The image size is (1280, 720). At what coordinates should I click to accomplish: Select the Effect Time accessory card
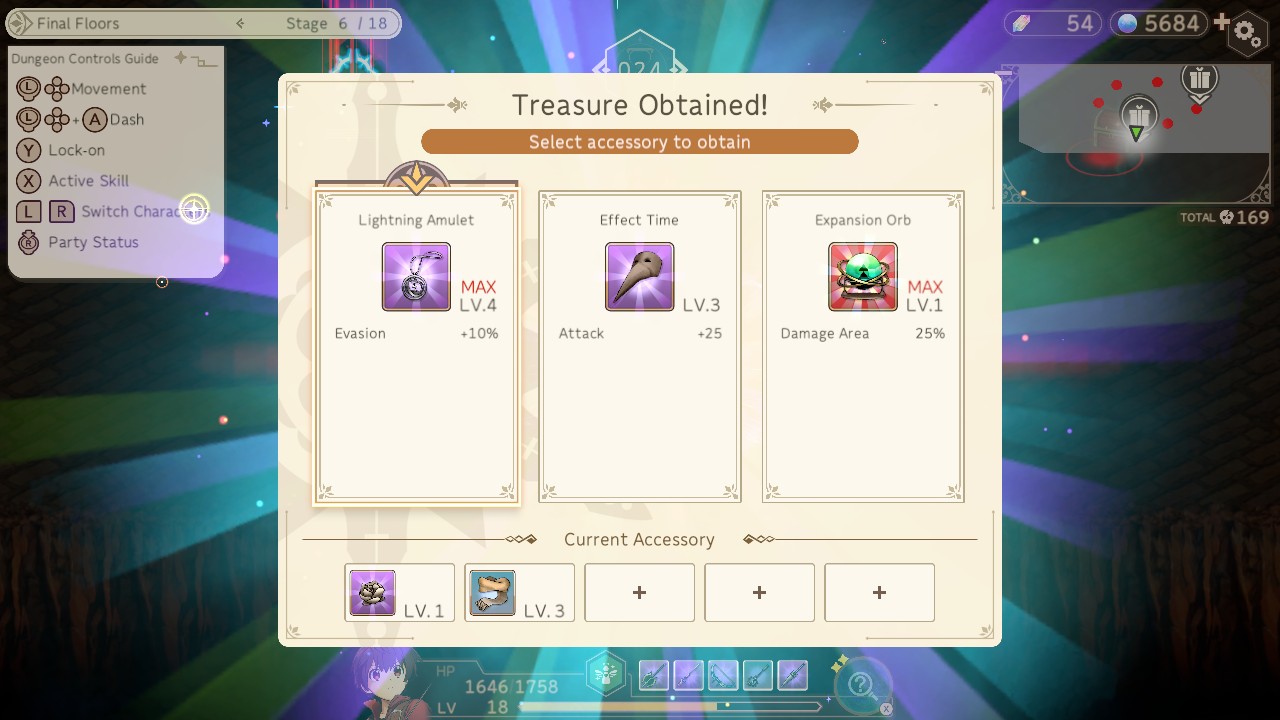[639, 345]
